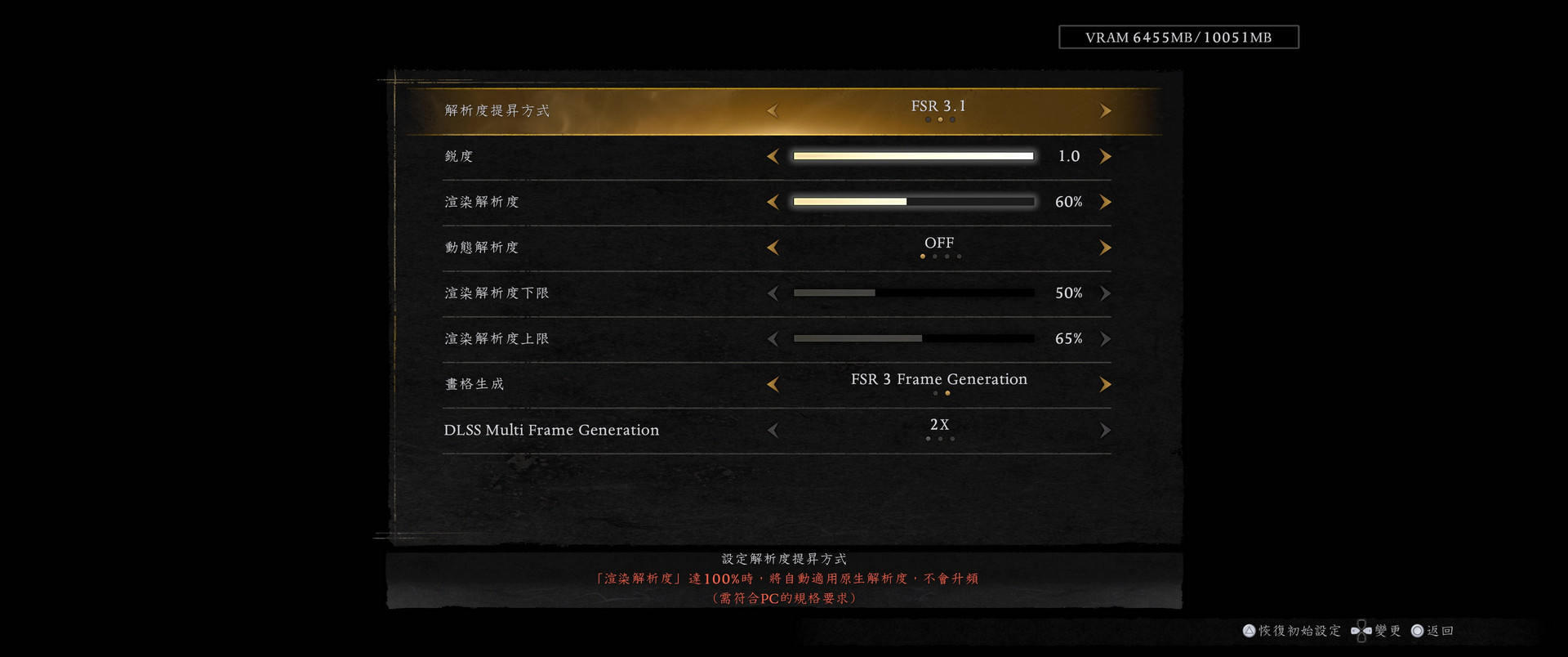This screenshot has height=657, width=1568.
Task: Select the 動態解析度 dynamic resolution row
Action: (482, 248)
